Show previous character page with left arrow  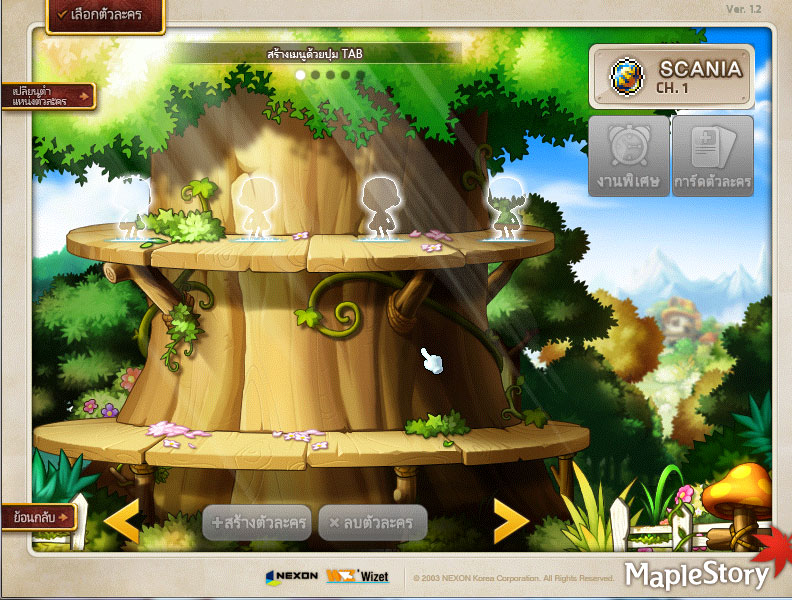(123, 521)
